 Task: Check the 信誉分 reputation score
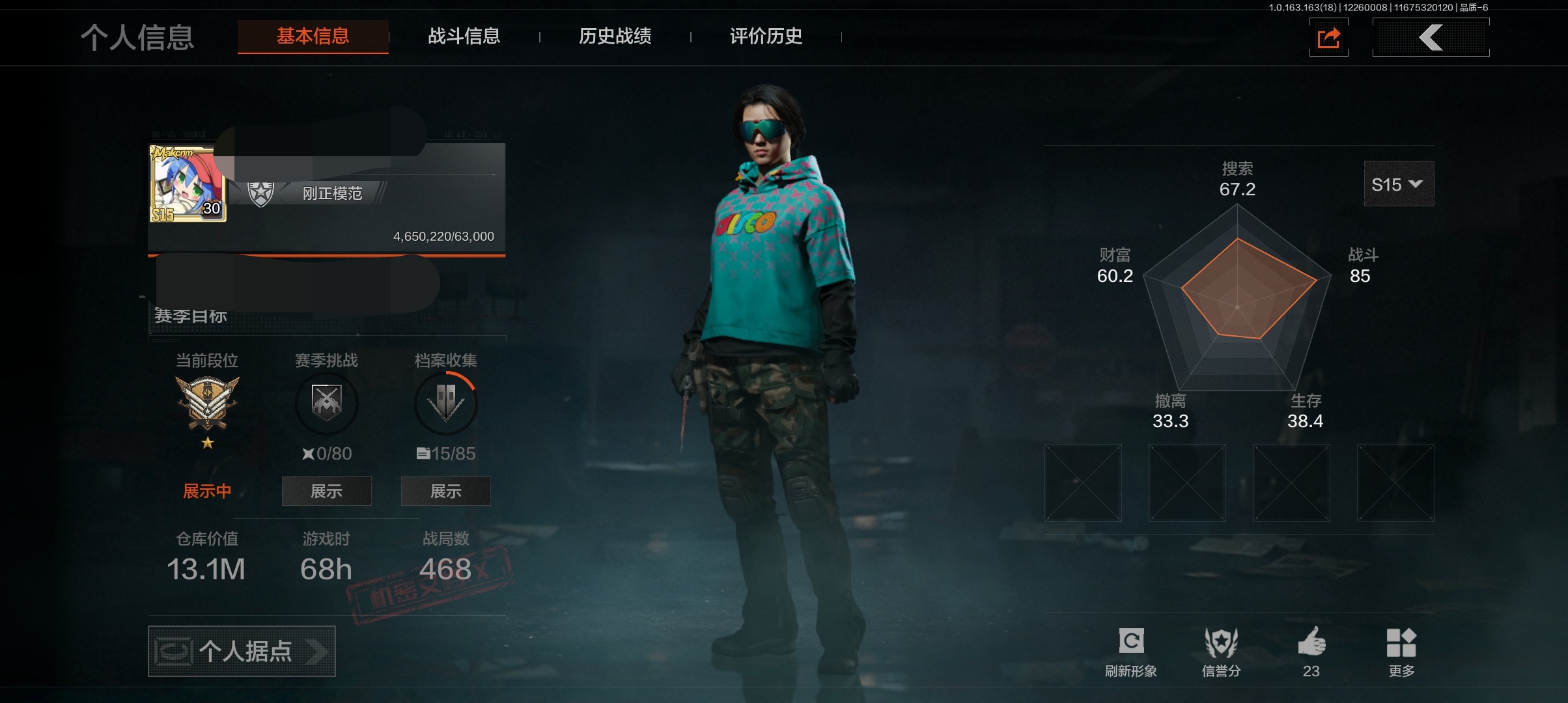[x=1221, y=652]
